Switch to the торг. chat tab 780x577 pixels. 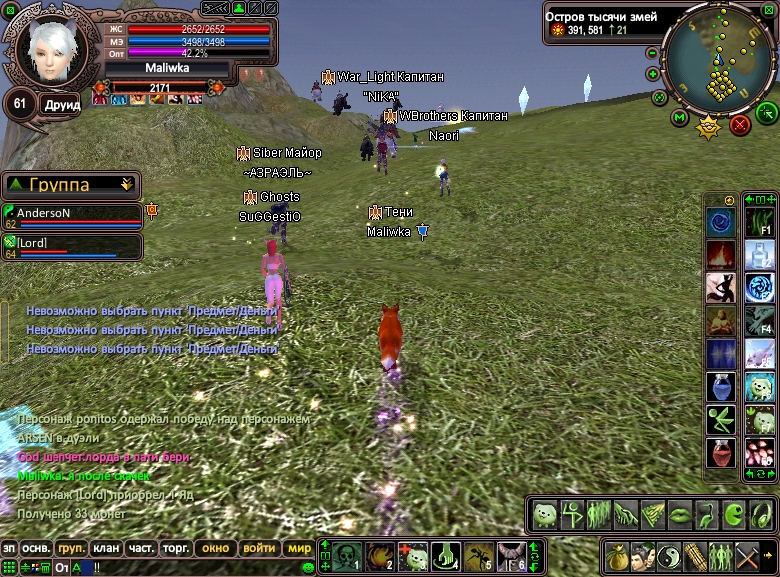tap(176, 548)
